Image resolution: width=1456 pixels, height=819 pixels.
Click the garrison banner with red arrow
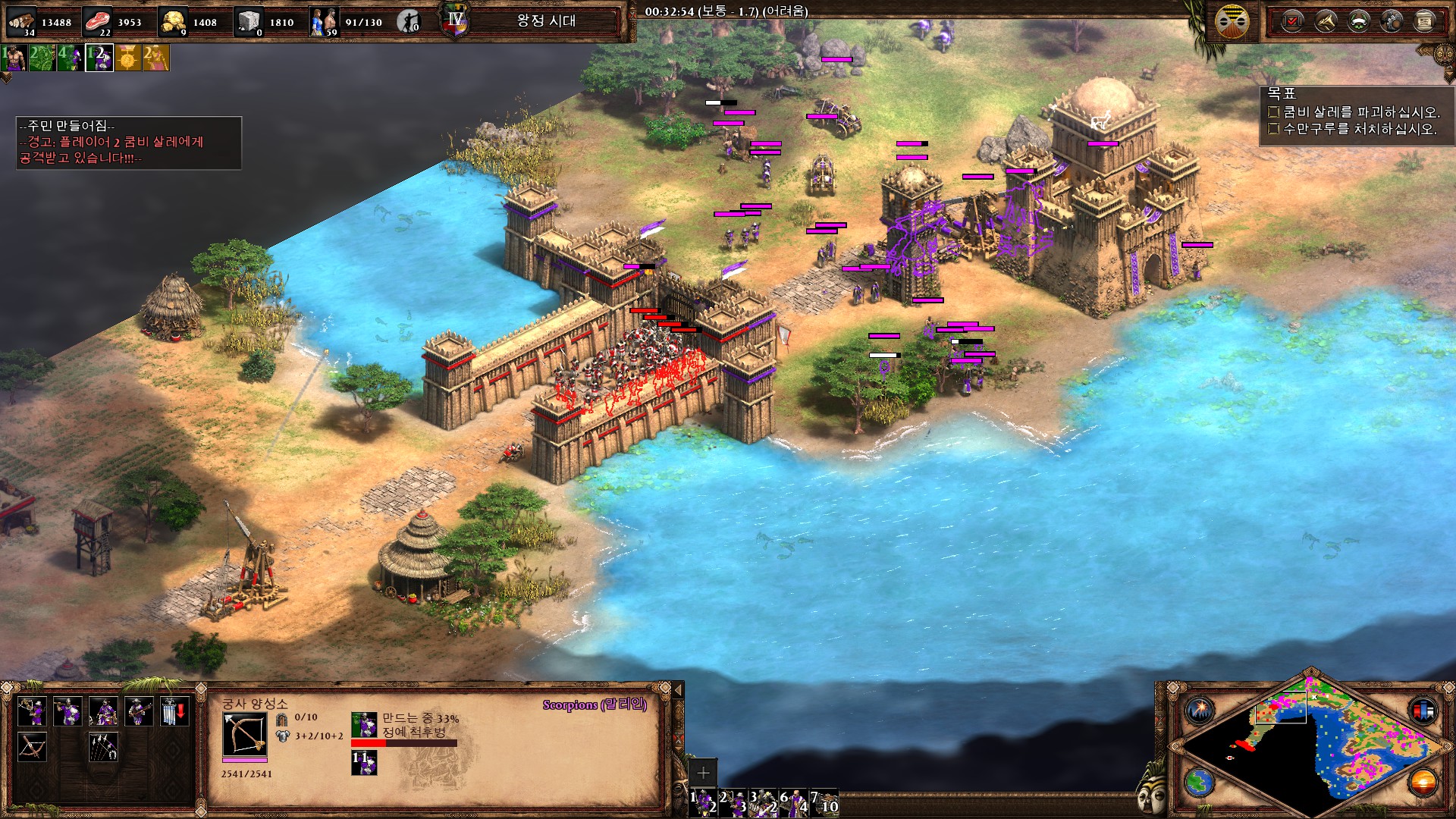(174, 712)
